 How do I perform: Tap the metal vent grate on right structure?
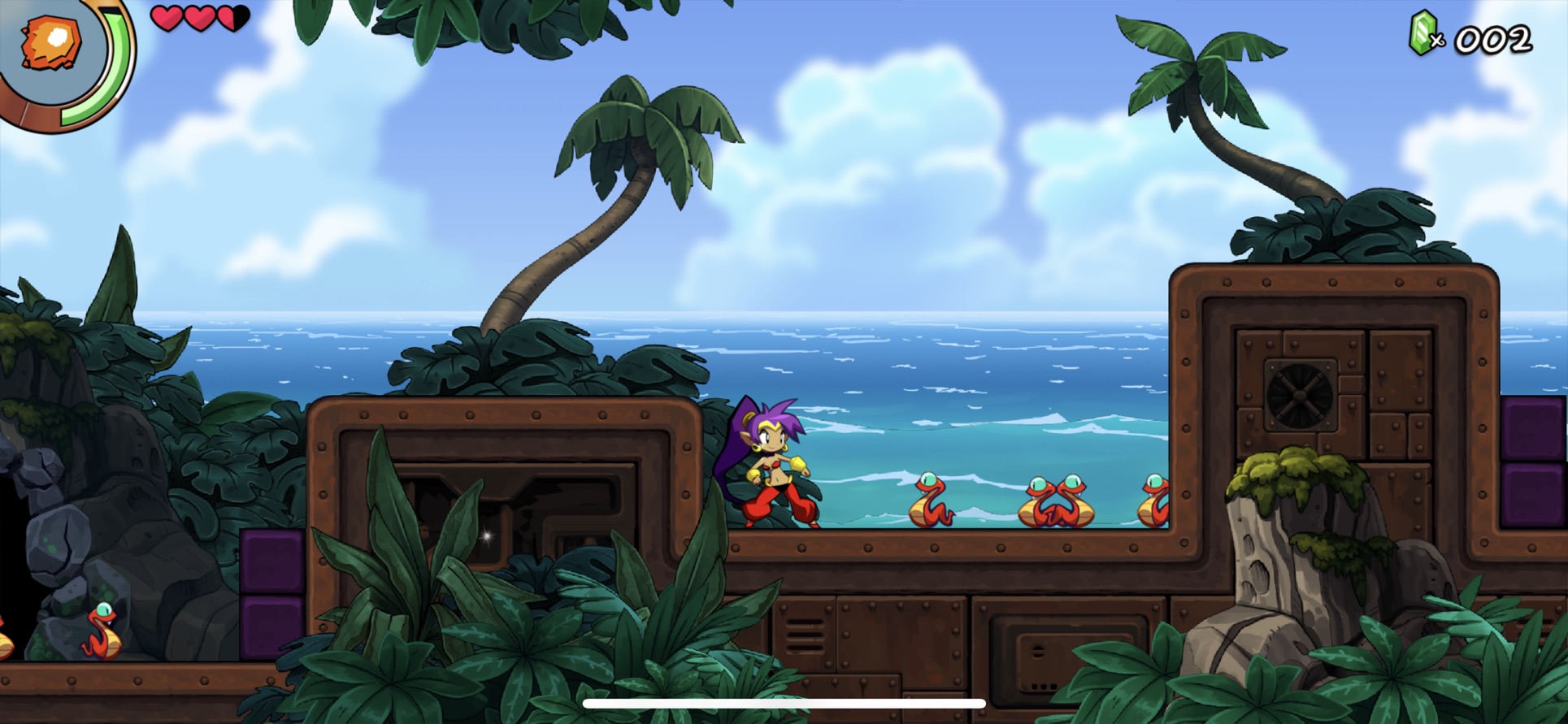[1299, 396]
